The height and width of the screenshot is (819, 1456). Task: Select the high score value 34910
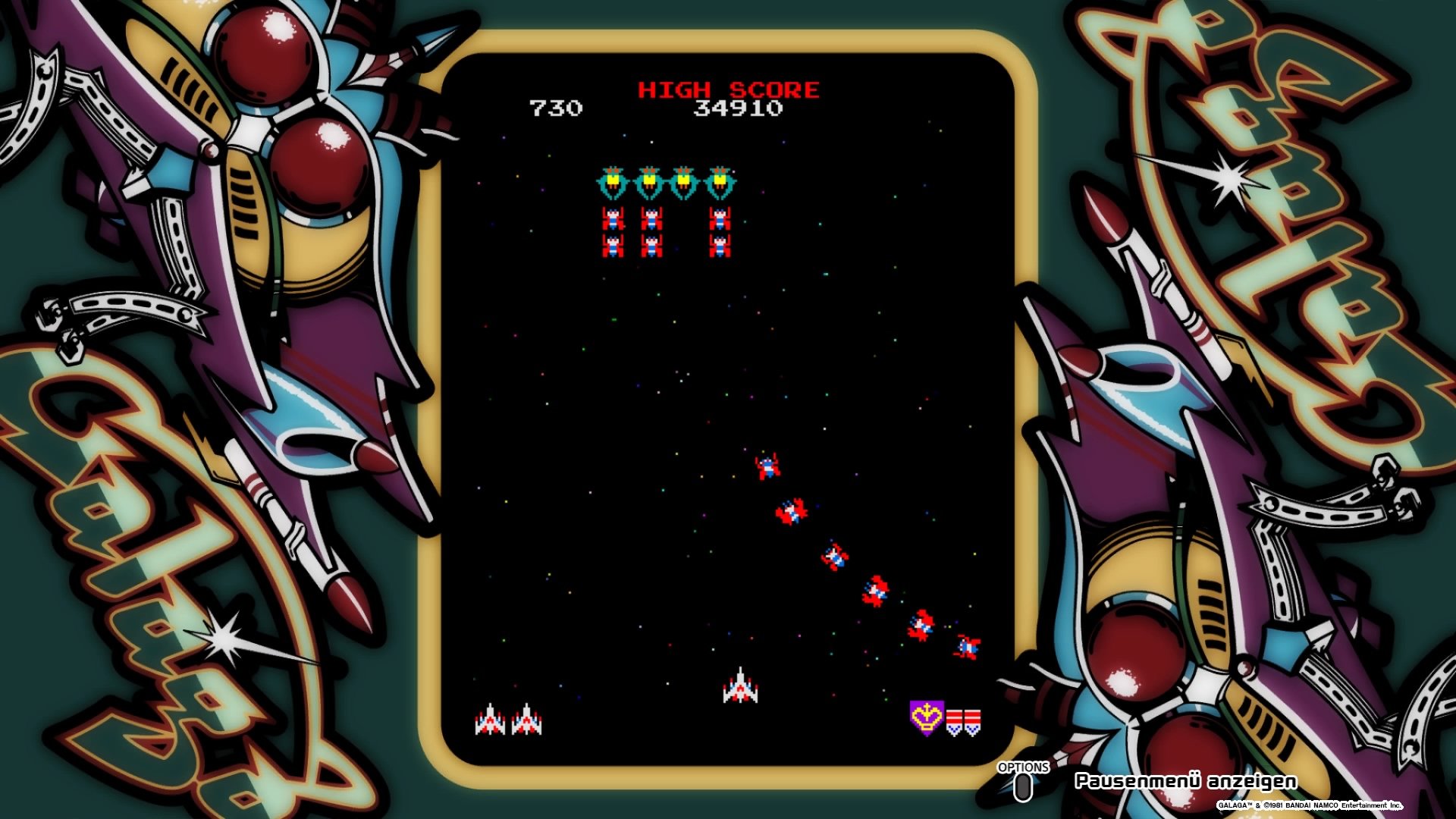pos(738,109)
